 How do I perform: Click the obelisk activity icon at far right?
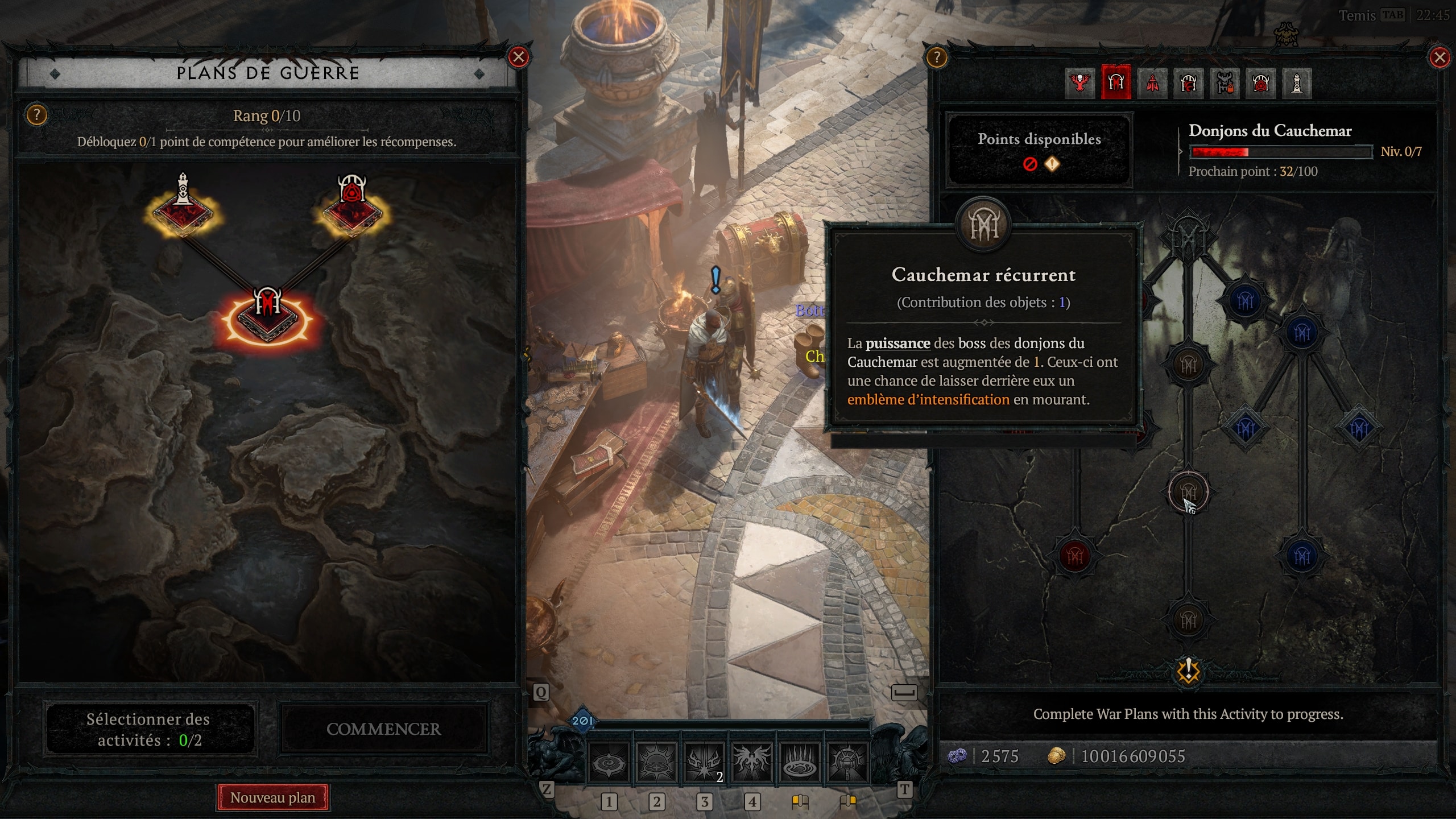pos(1297,82)
